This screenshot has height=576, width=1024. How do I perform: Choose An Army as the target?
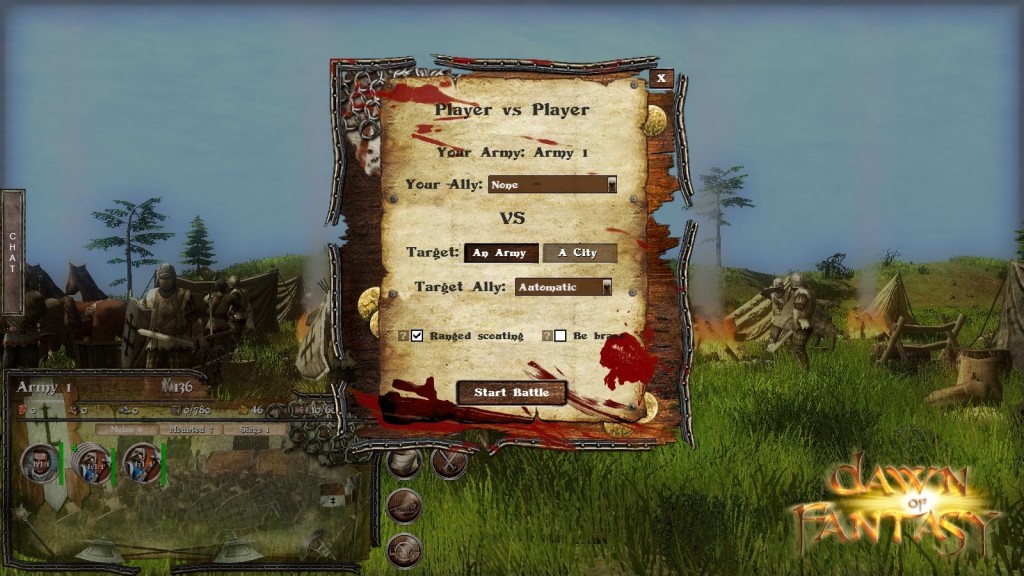(x=501, y=253)
